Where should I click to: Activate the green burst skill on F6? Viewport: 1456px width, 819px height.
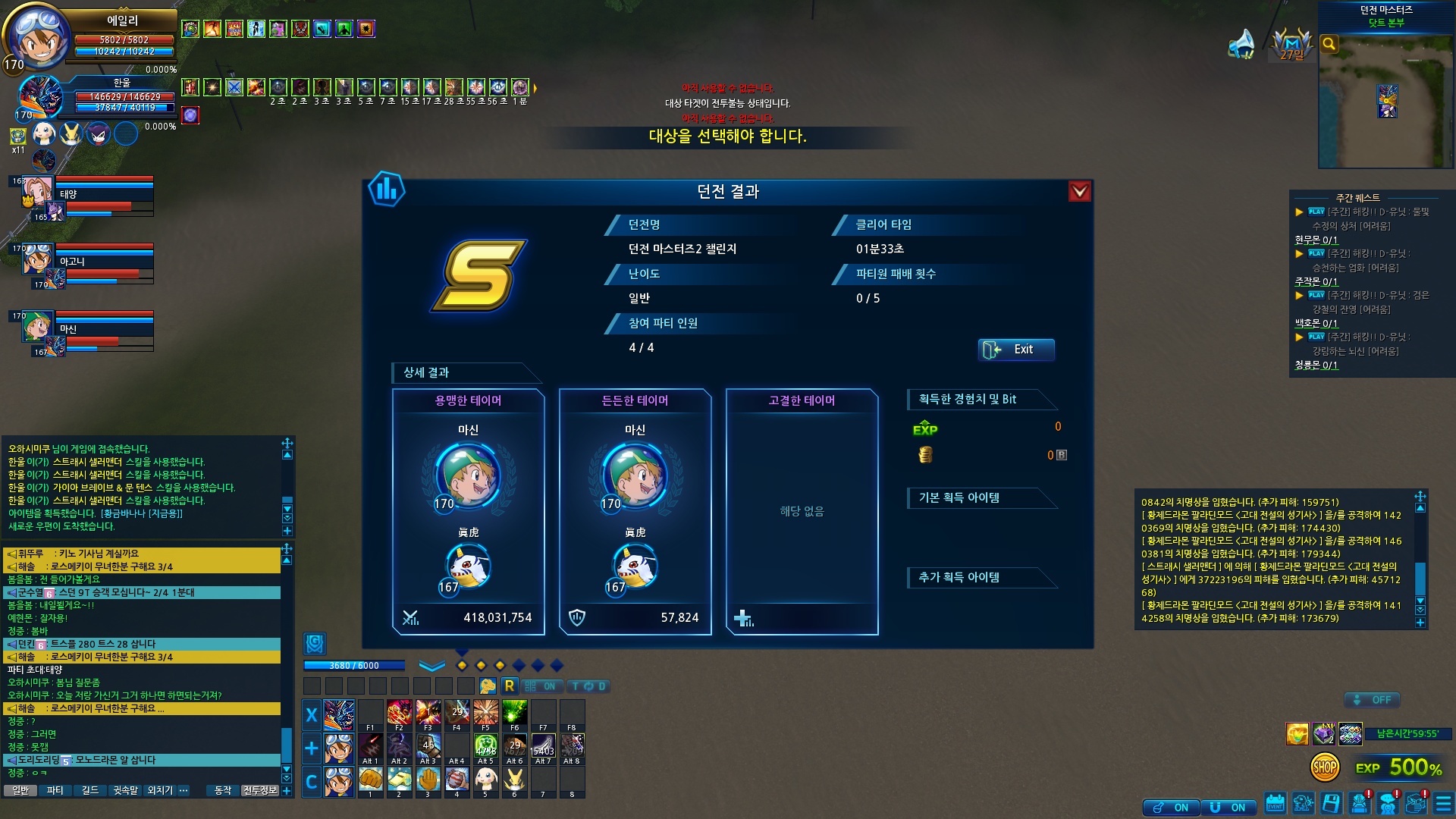514,713
